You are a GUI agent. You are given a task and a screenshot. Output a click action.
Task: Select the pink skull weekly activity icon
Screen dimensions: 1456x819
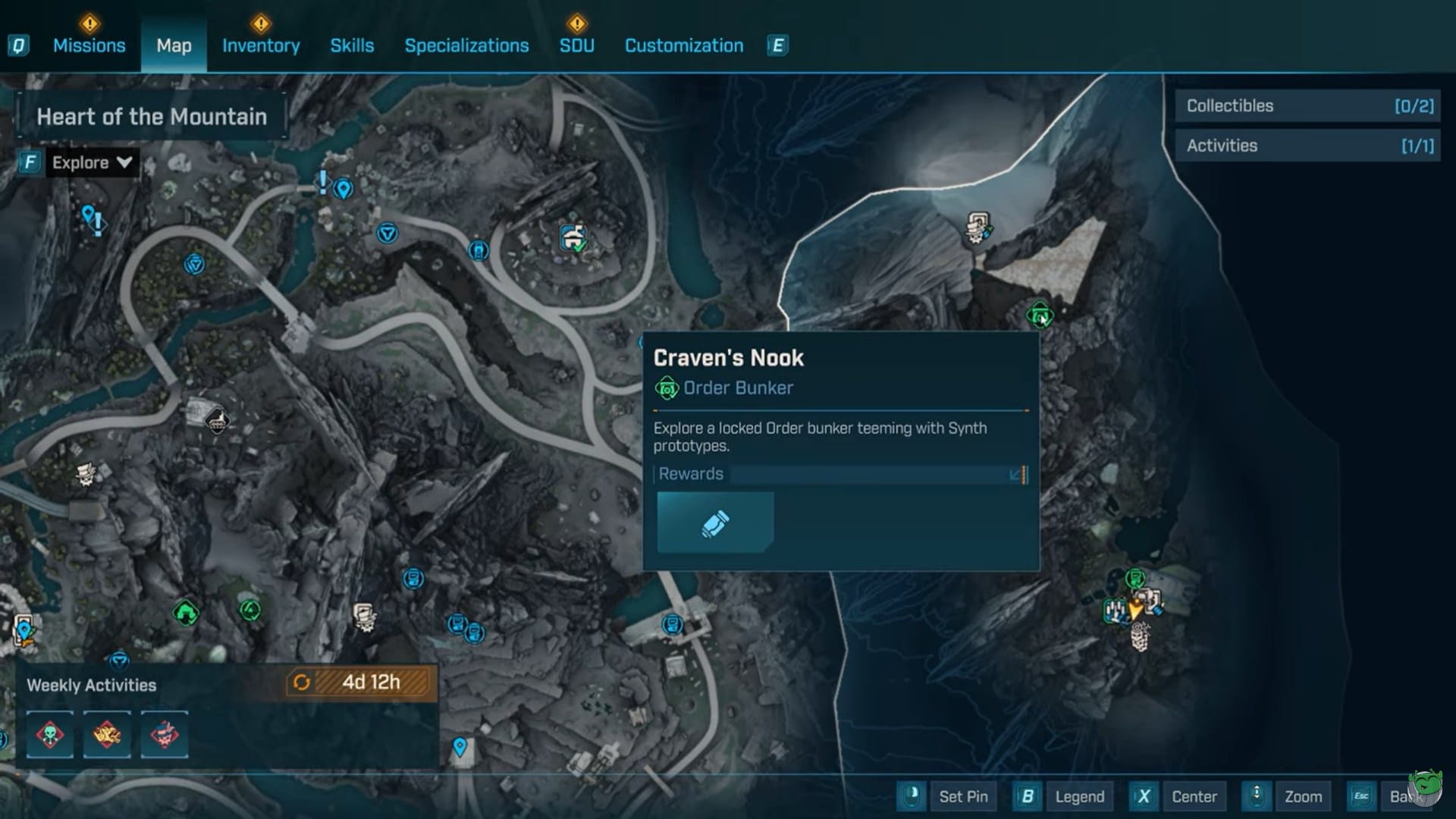click(165, 735)
